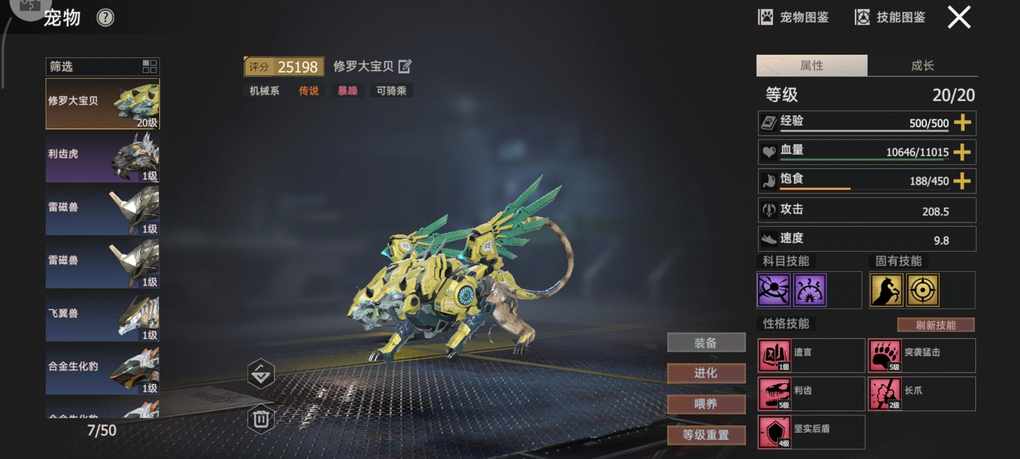Choose the 喂养 feed button

(x=706, y=404)
